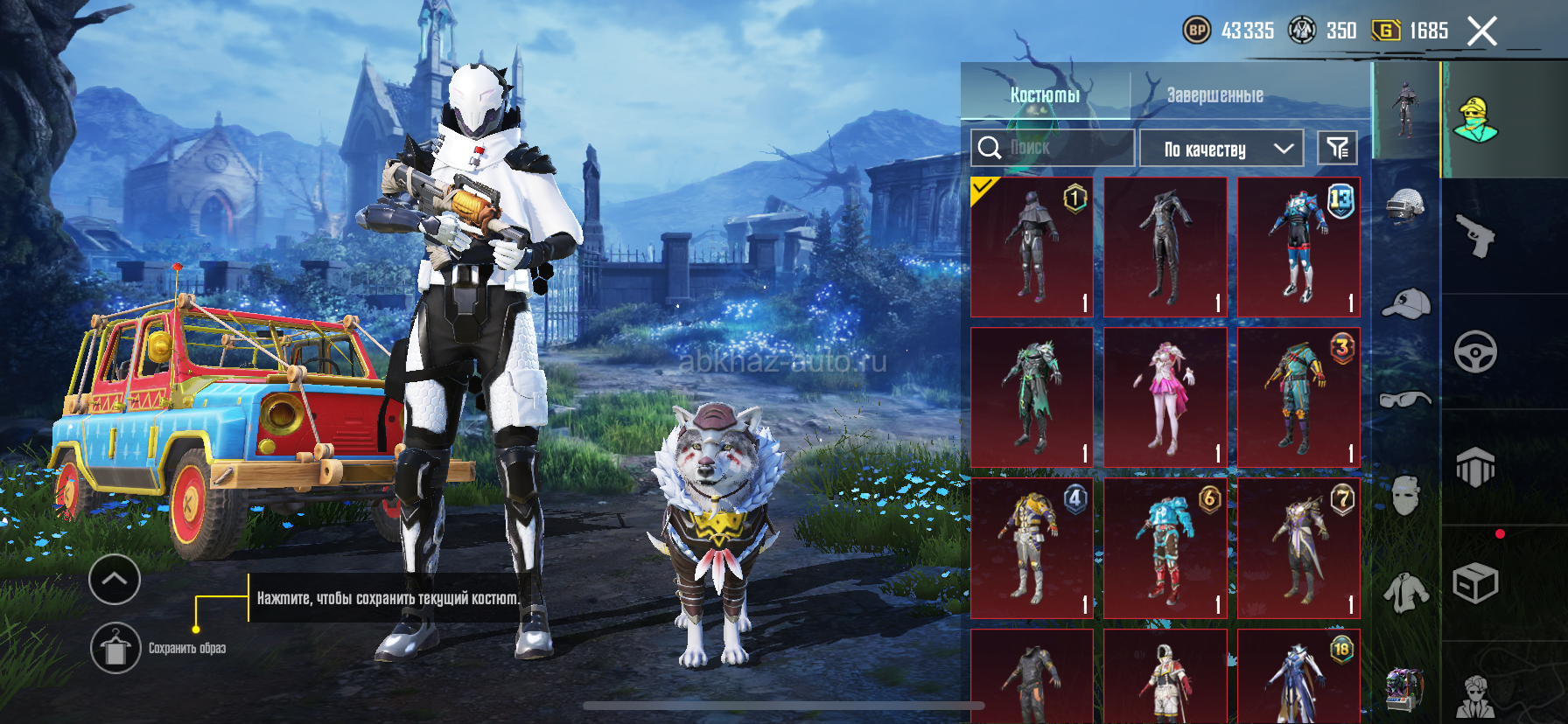The height and width of the screenshot is (724, 1568).
Task: Open the steering wheel vehicle section
Action: point(1475,352)
